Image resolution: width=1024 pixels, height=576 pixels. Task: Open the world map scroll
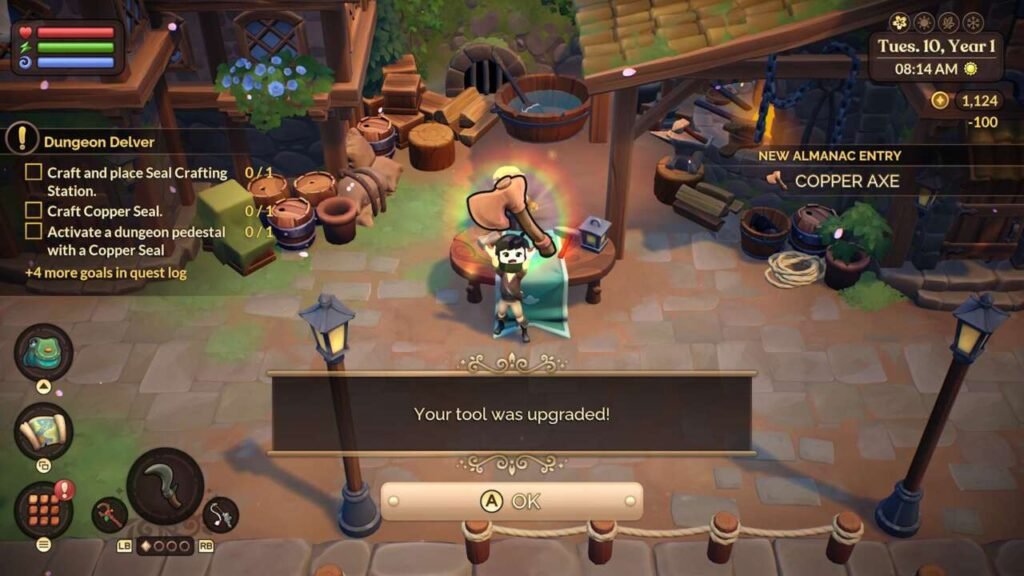point(43,431)
